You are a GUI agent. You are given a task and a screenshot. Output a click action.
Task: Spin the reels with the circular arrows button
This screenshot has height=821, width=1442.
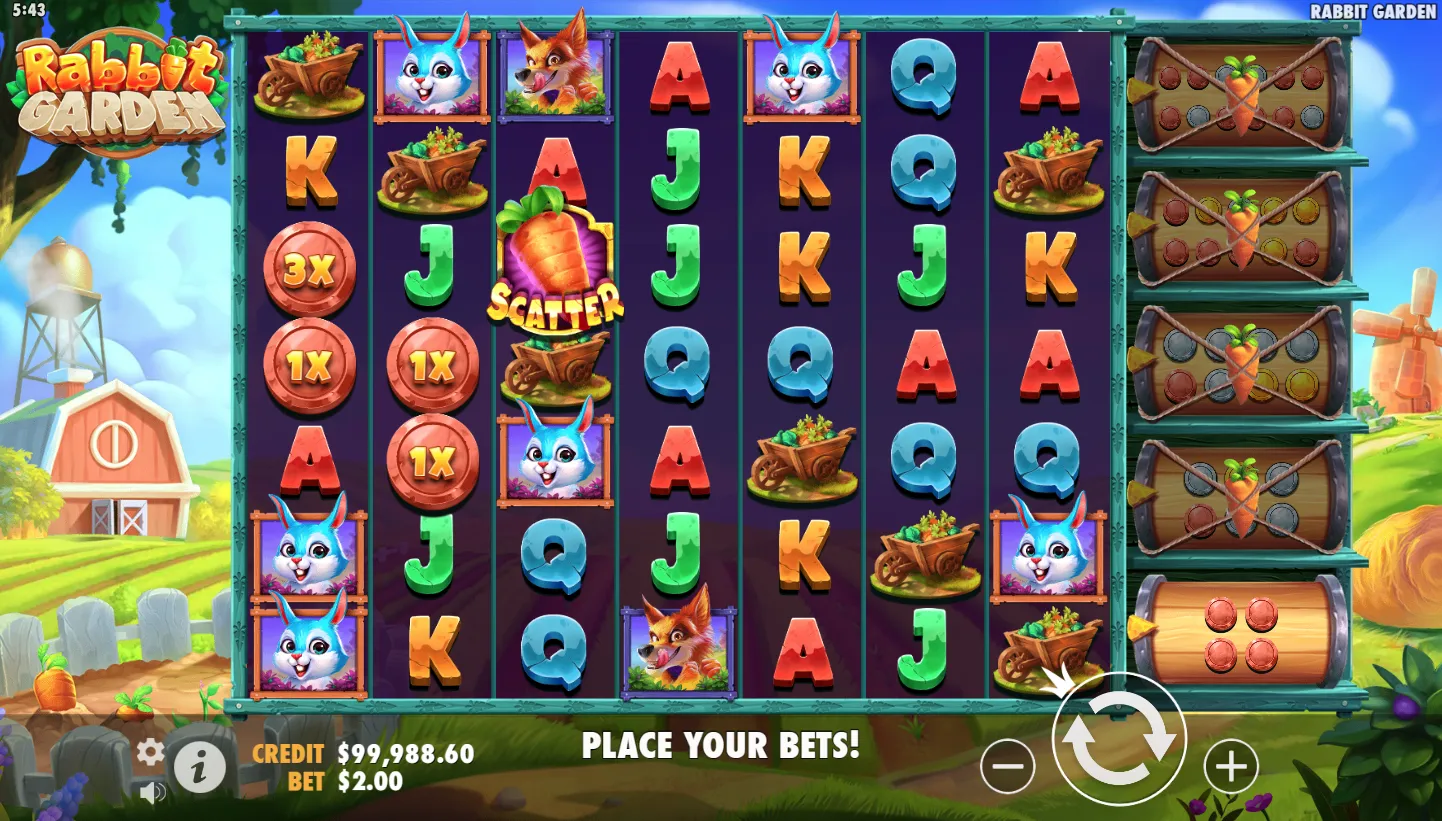click(1119, 740)
